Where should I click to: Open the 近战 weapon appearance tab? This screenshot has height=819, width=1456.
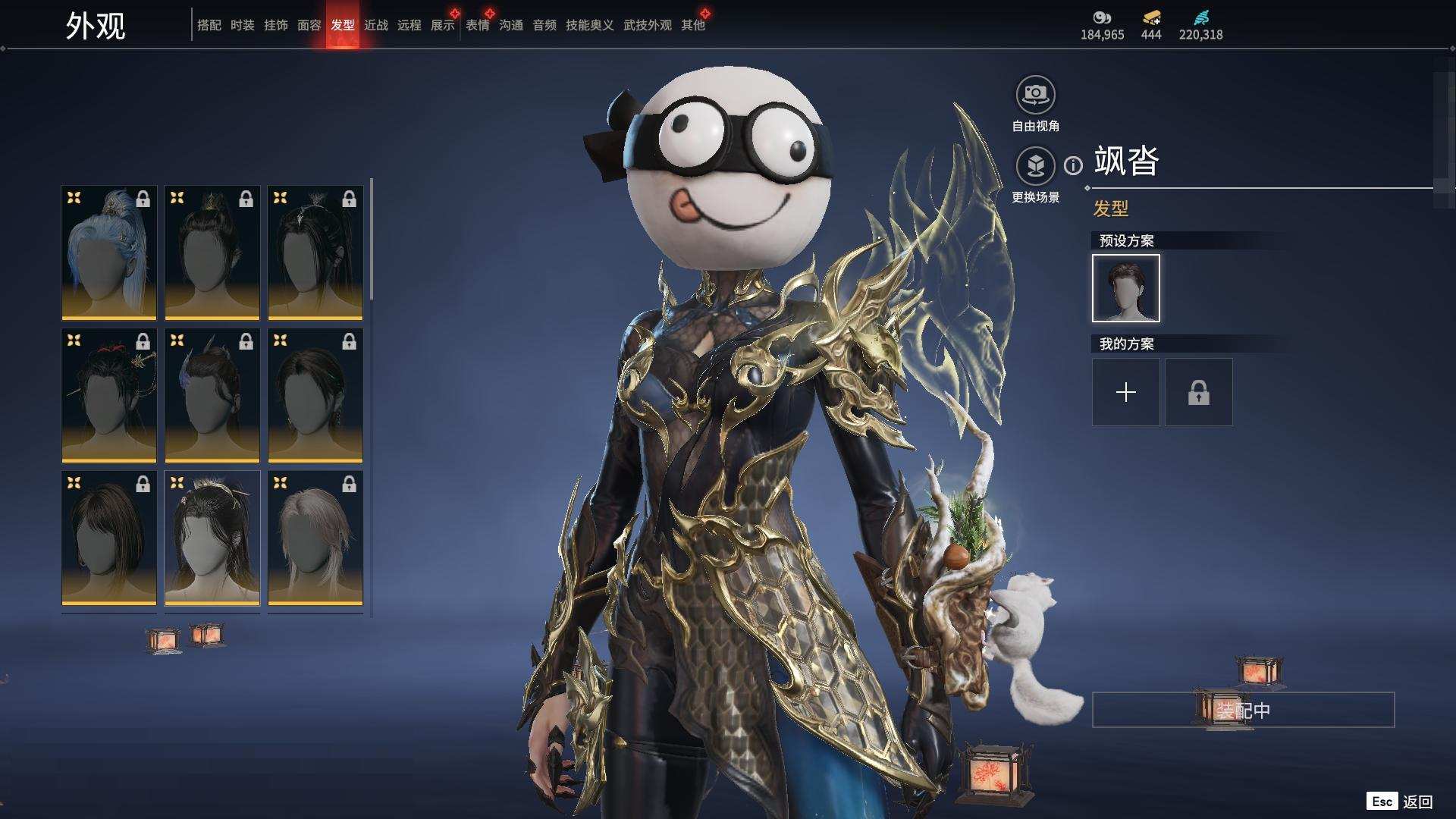coord(375,25)
